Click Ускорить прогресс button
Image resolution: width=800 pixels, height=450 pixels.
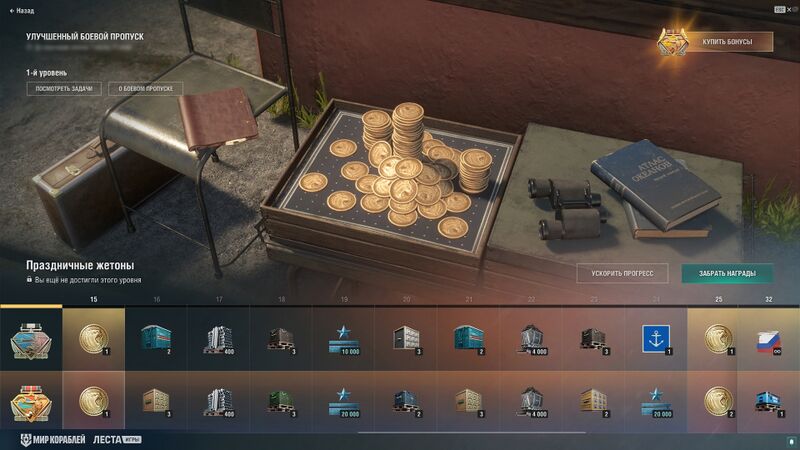click(622, 273)
